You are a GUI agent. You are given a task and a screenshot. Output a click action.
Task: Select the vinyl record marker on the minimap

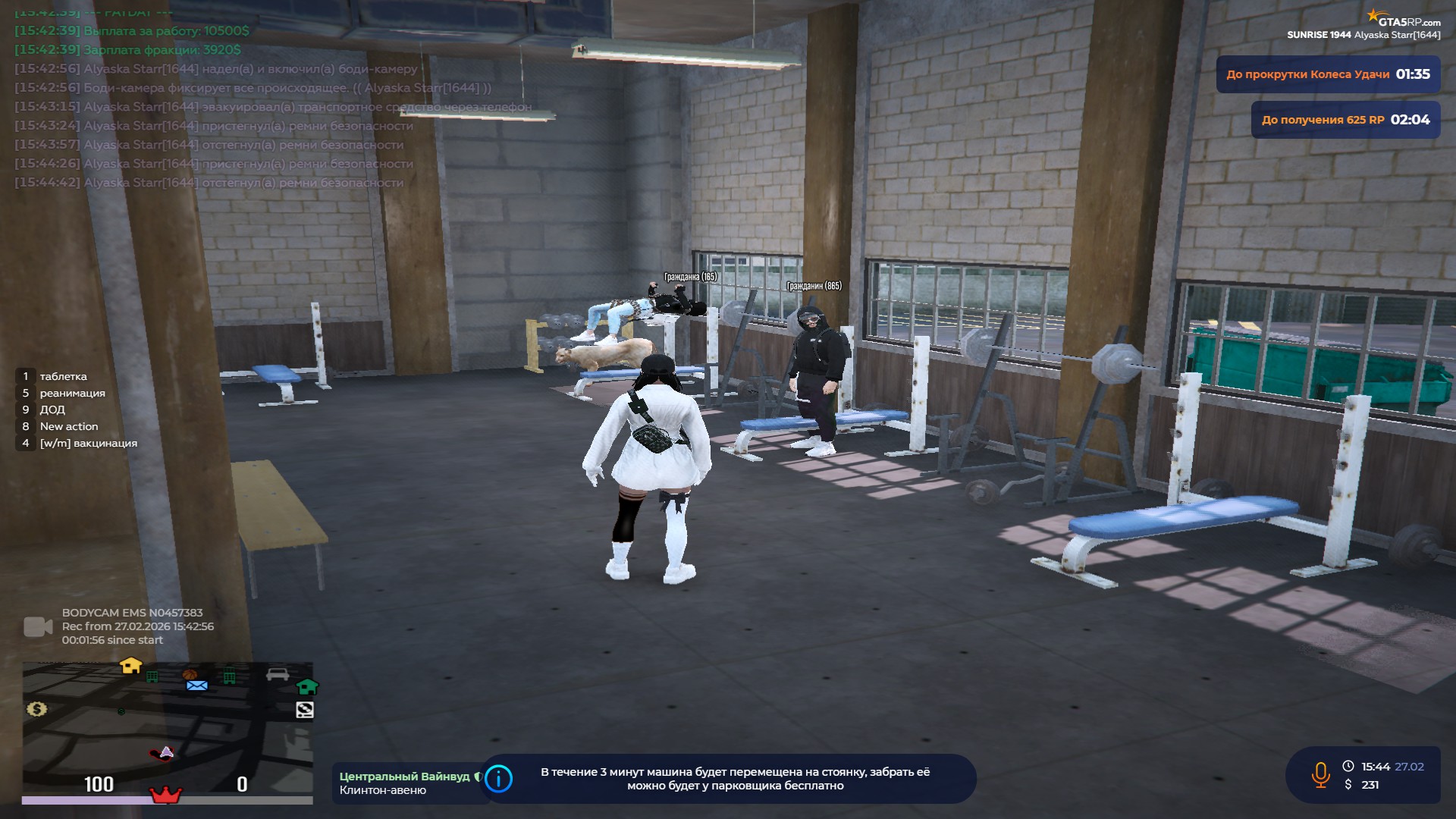point(304,710)
